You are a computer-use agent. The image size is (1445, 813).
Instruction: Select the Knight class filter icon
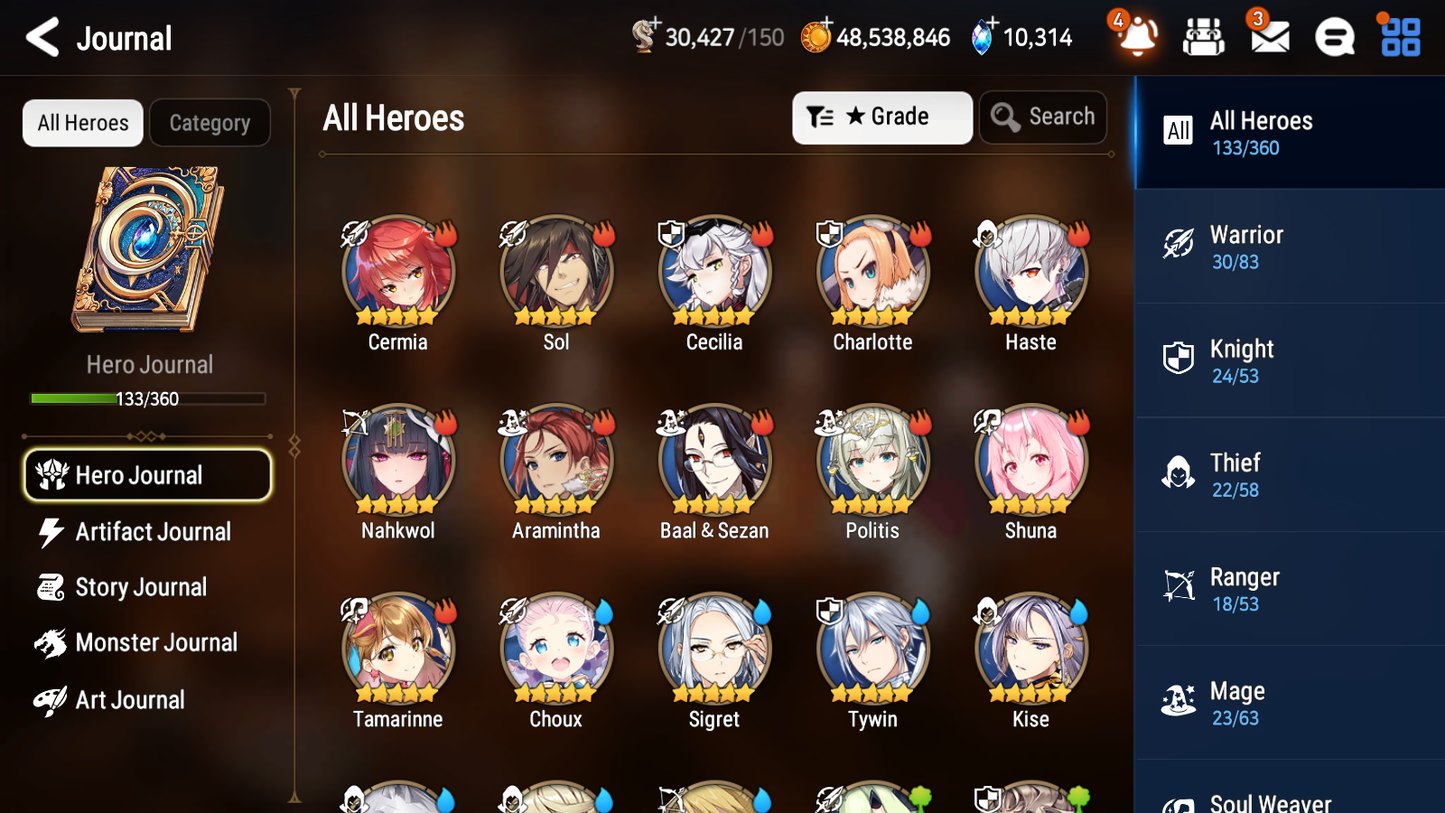1178,359
